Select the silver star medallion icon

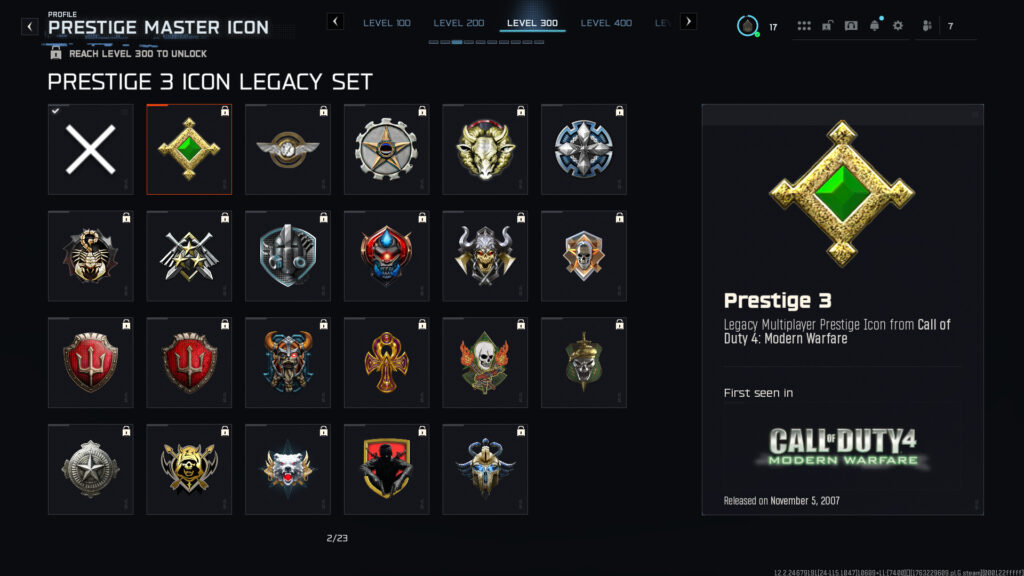[90, 469]
